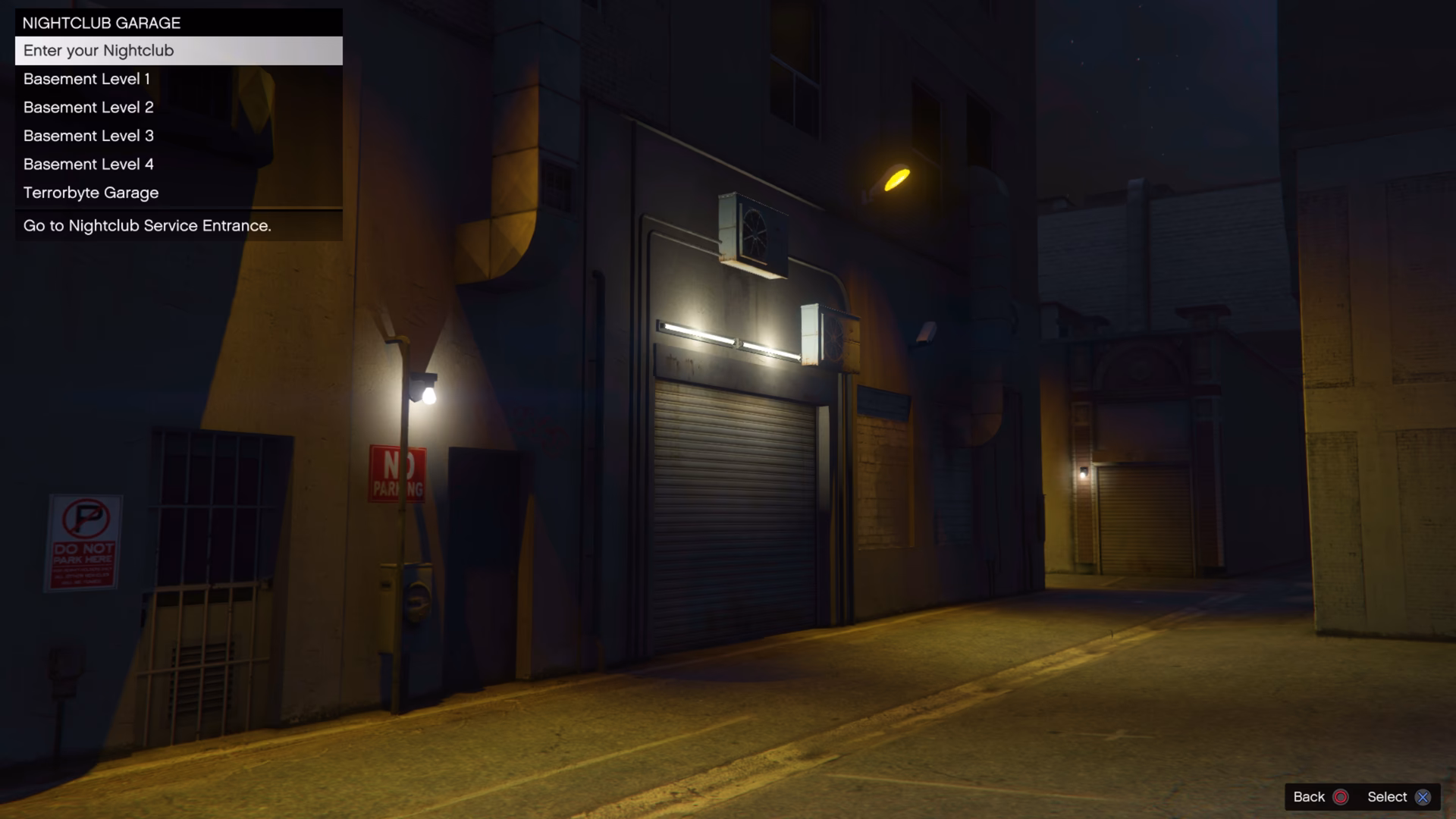Click the Do Not Park Here poster

click(x=85, y=543)
